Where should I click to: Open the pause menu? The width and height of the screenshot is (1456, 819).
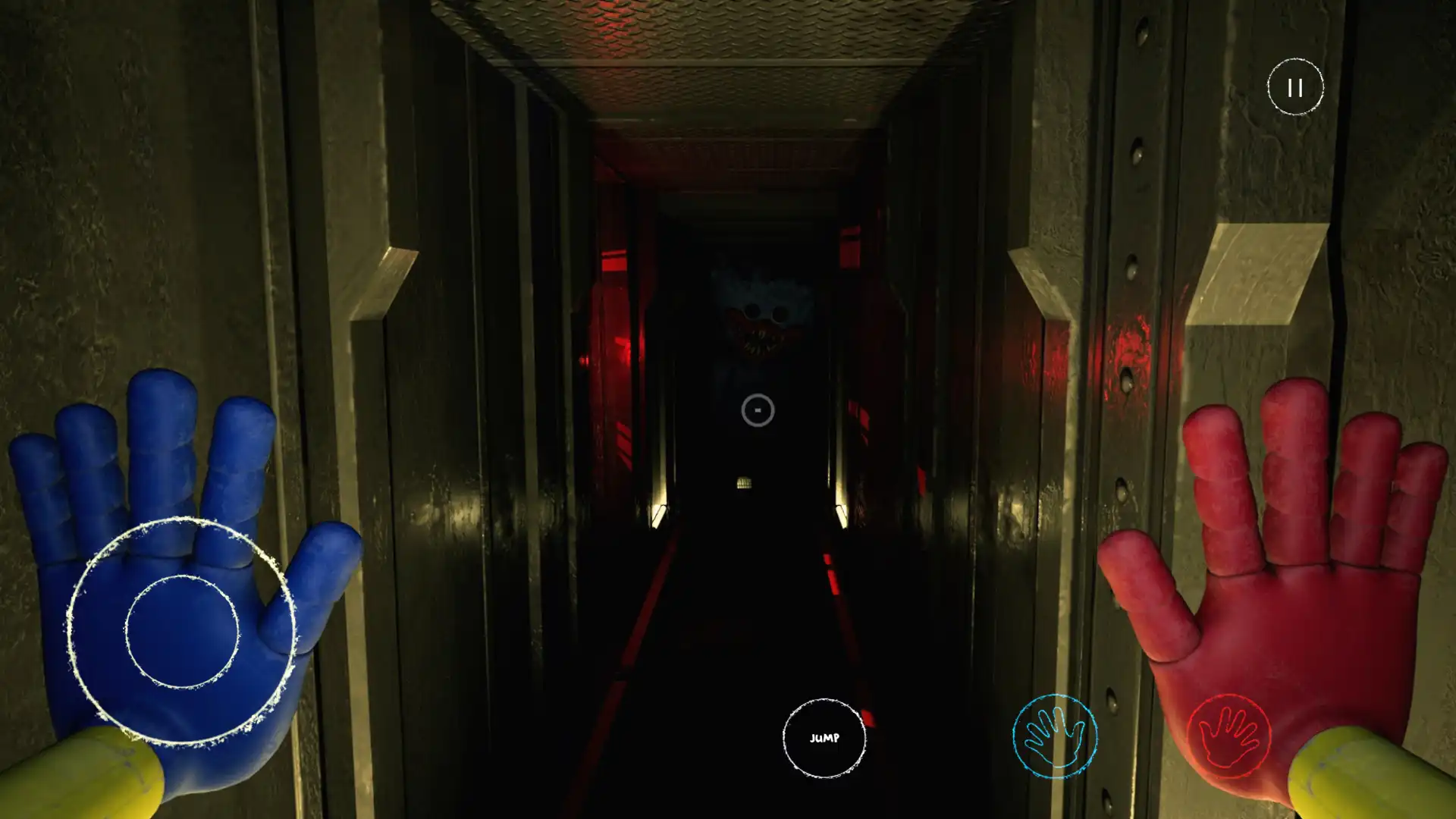point(1294,87)
